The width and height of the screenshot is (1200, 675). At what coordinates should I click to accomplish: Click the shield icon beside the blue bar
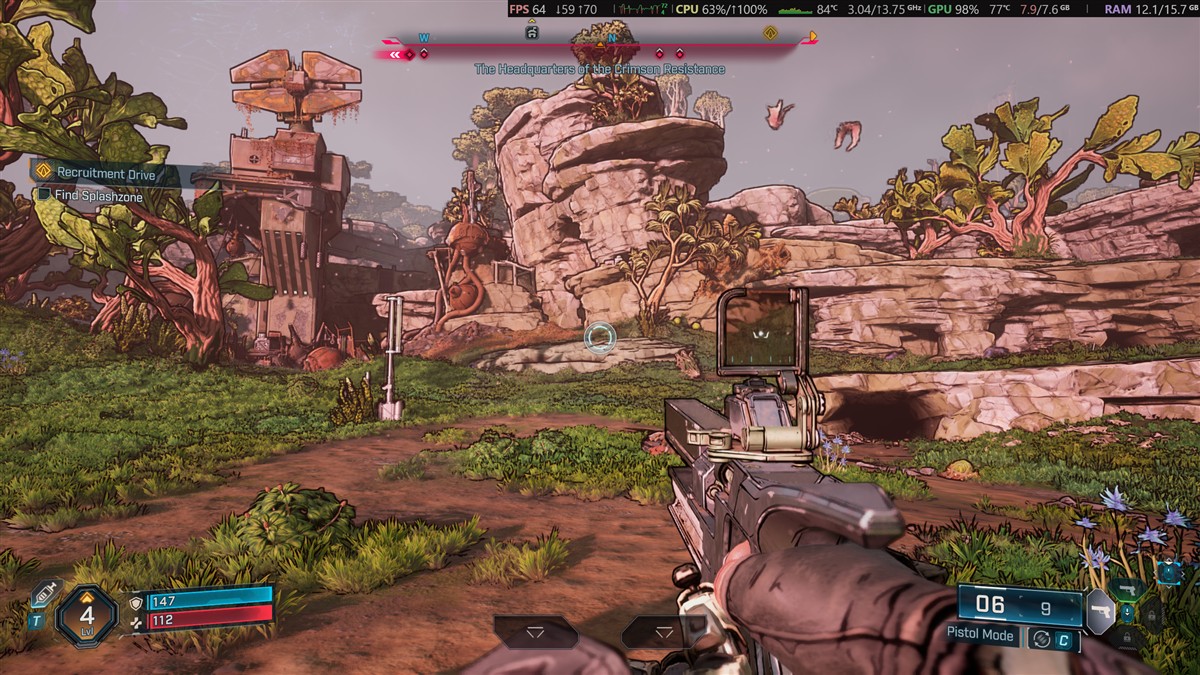pyautogui.click(x=137, y=602)
